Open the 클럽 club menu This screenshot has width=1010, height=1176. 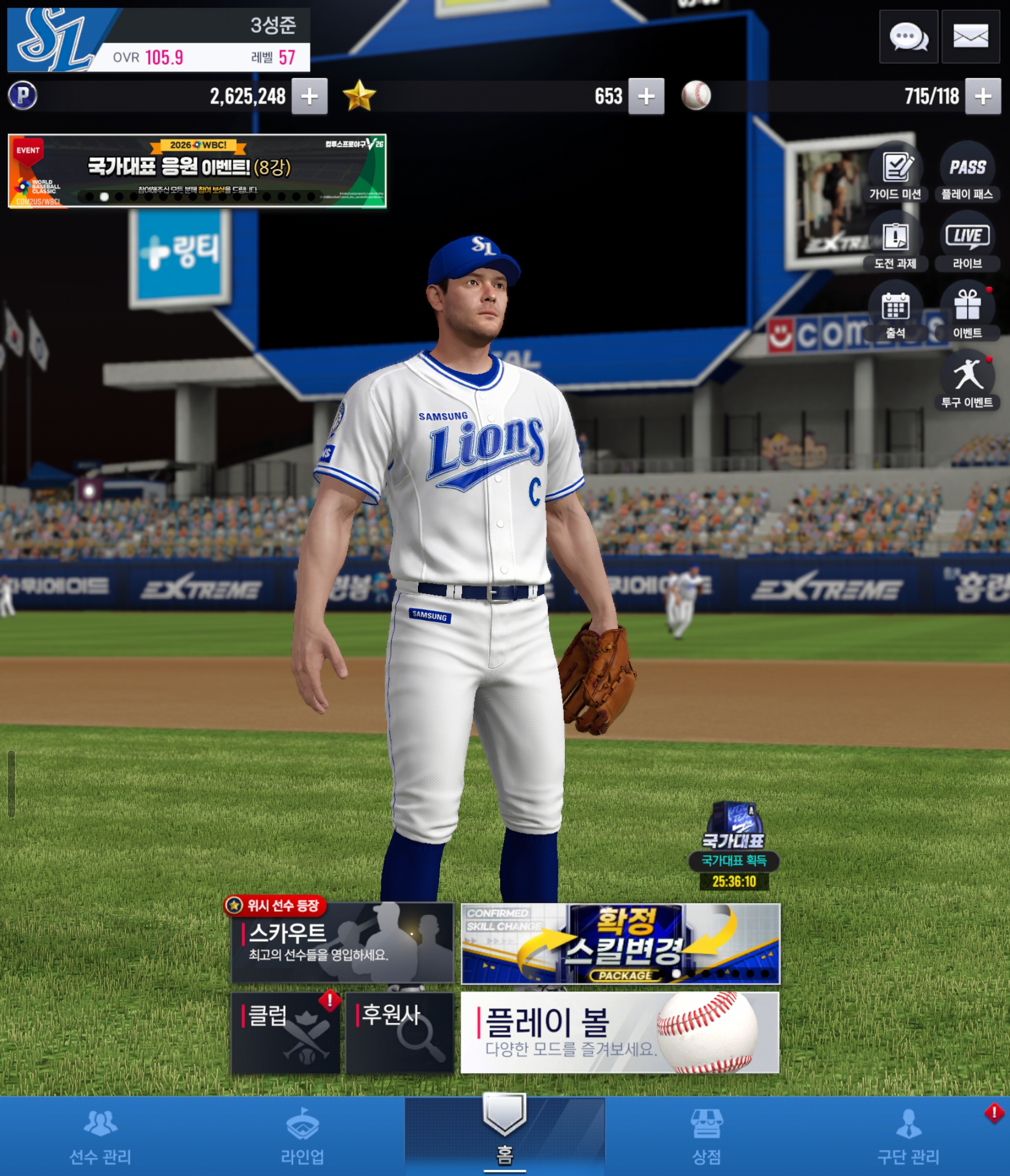pos(285,1032)
